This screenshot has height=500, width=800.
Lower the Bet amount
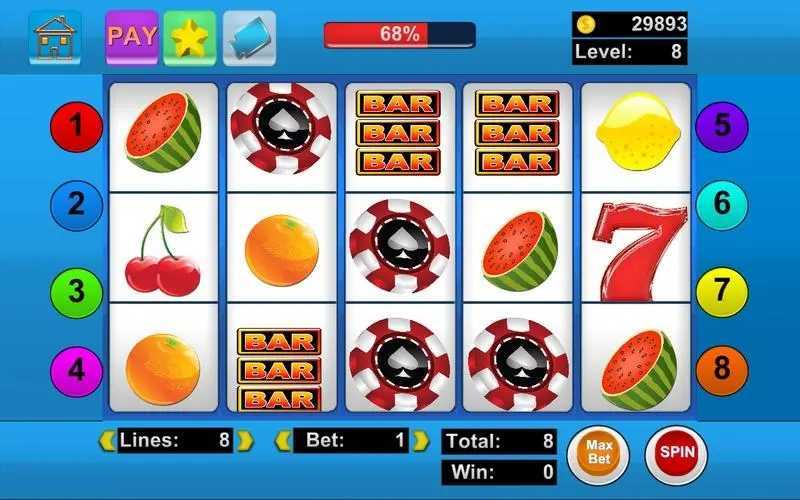(x=284, y=440)
